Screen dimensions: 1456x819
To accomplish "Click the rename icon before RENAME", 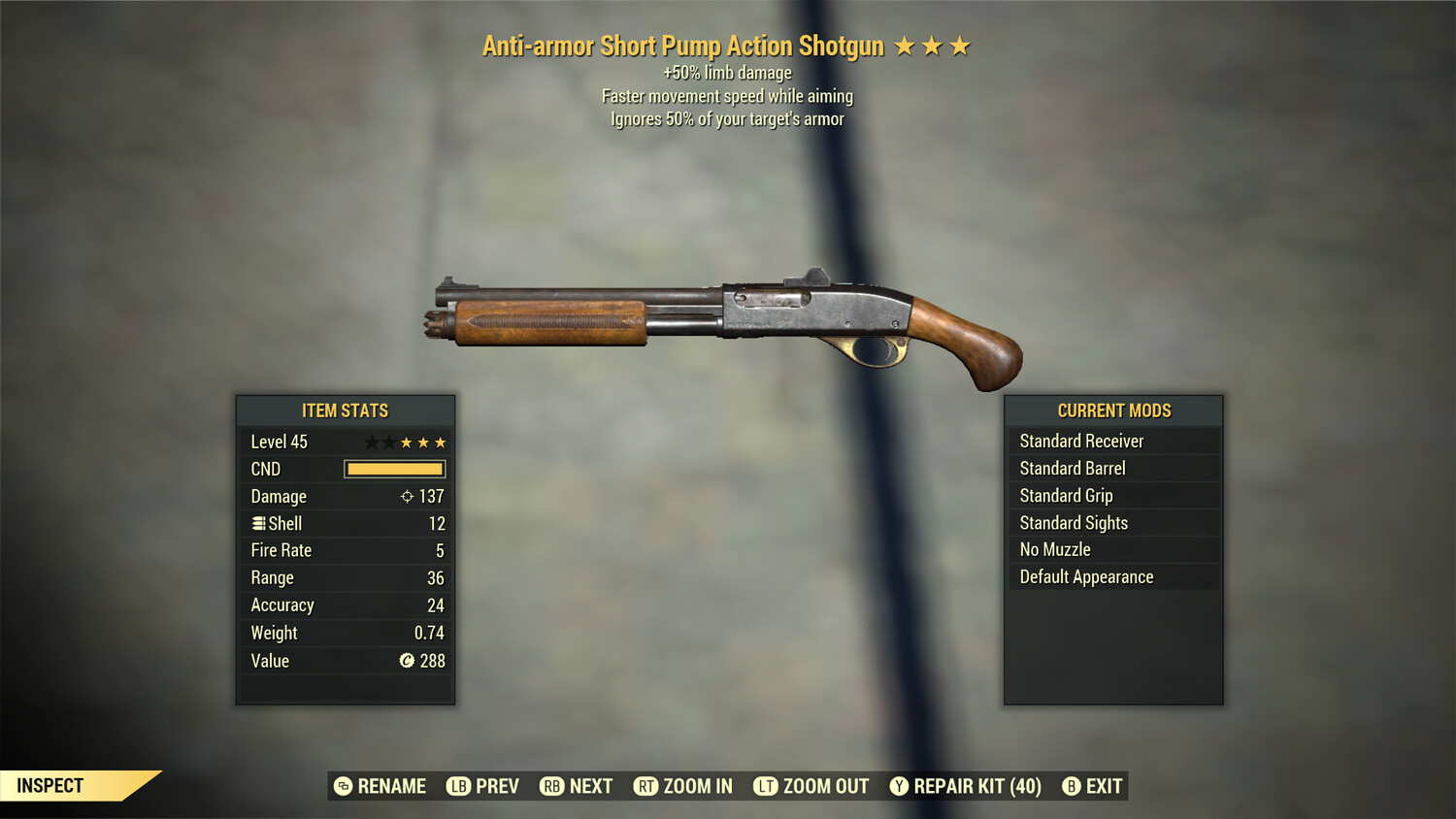I will (343, 786).
